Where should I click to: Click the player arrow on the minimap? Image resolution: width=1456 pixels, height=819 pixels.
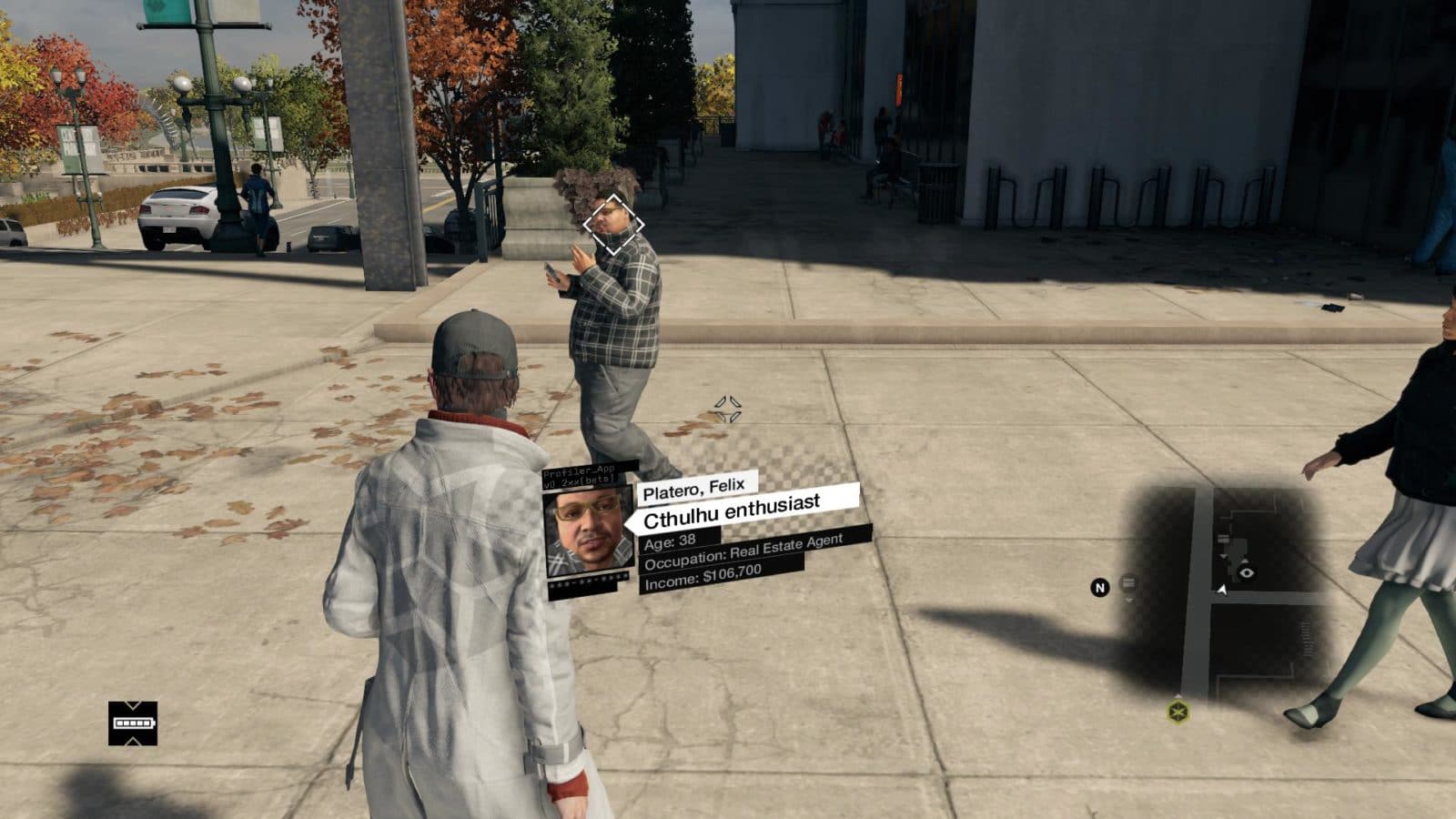pos(1222,590)
